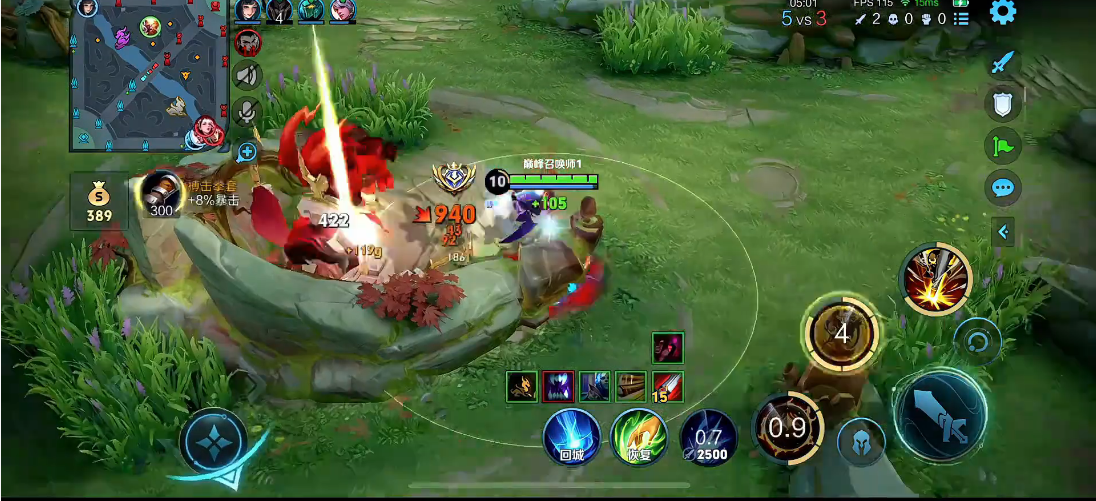This screenshot has width=1096, height=501.
Task: Tap the skill showing 0.9 cooldown
Action: click(x=787, y=427)
